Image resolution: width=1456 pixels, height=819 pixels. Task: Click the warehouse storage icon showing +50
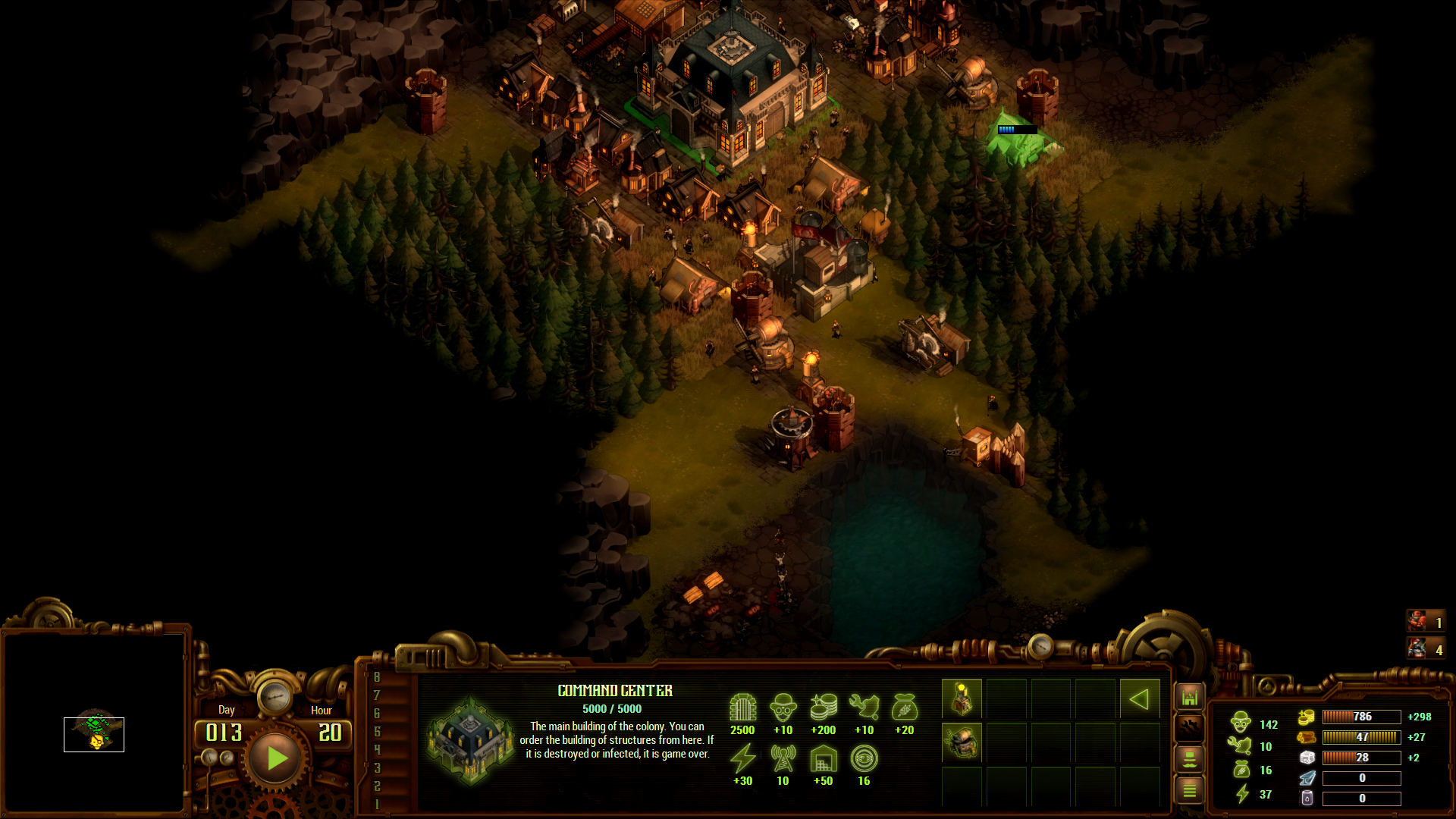(x=824, y=760)
